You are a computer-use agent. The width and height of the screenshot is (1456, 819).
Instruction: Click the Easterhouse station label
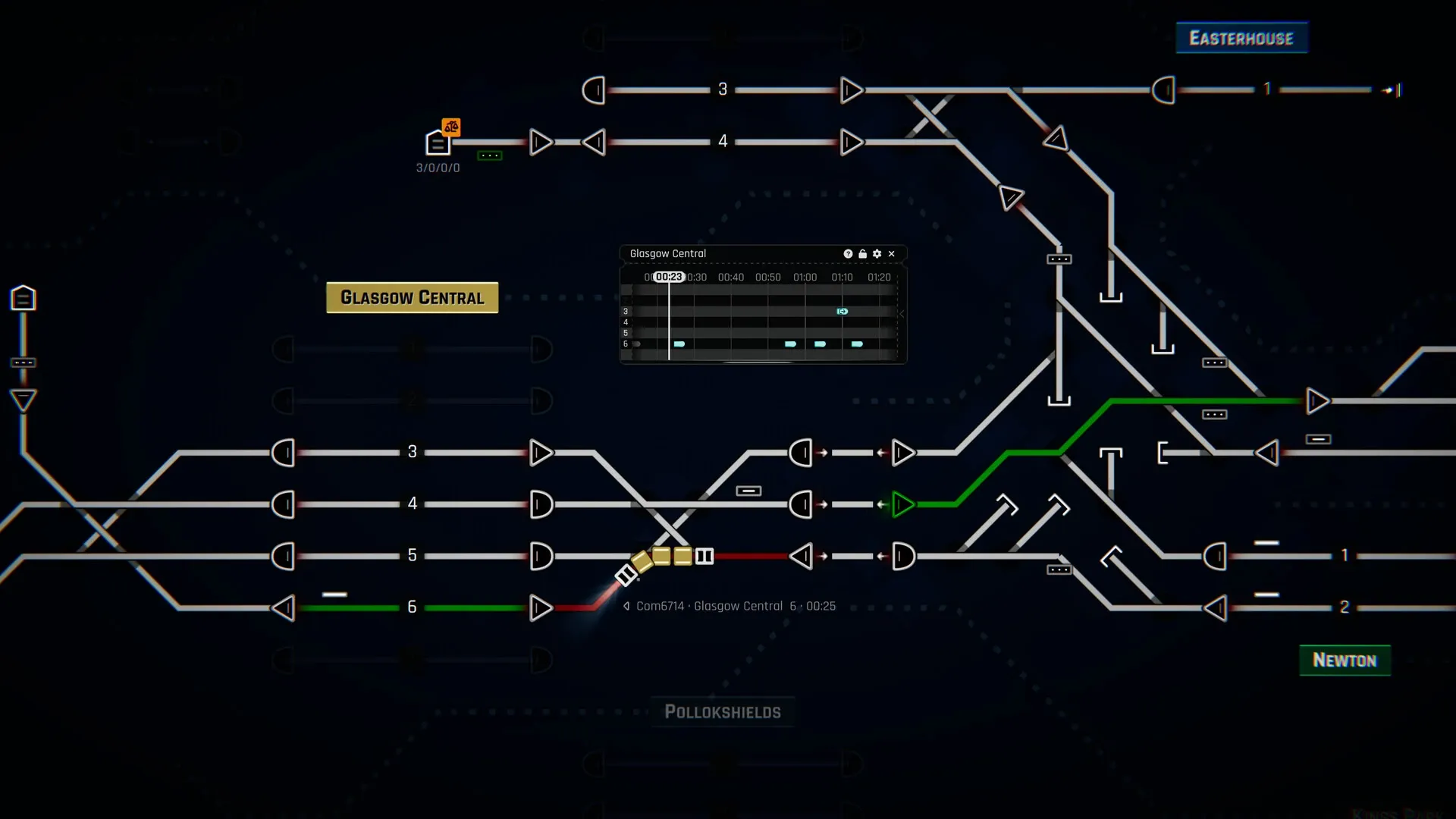pos(1240,36)
